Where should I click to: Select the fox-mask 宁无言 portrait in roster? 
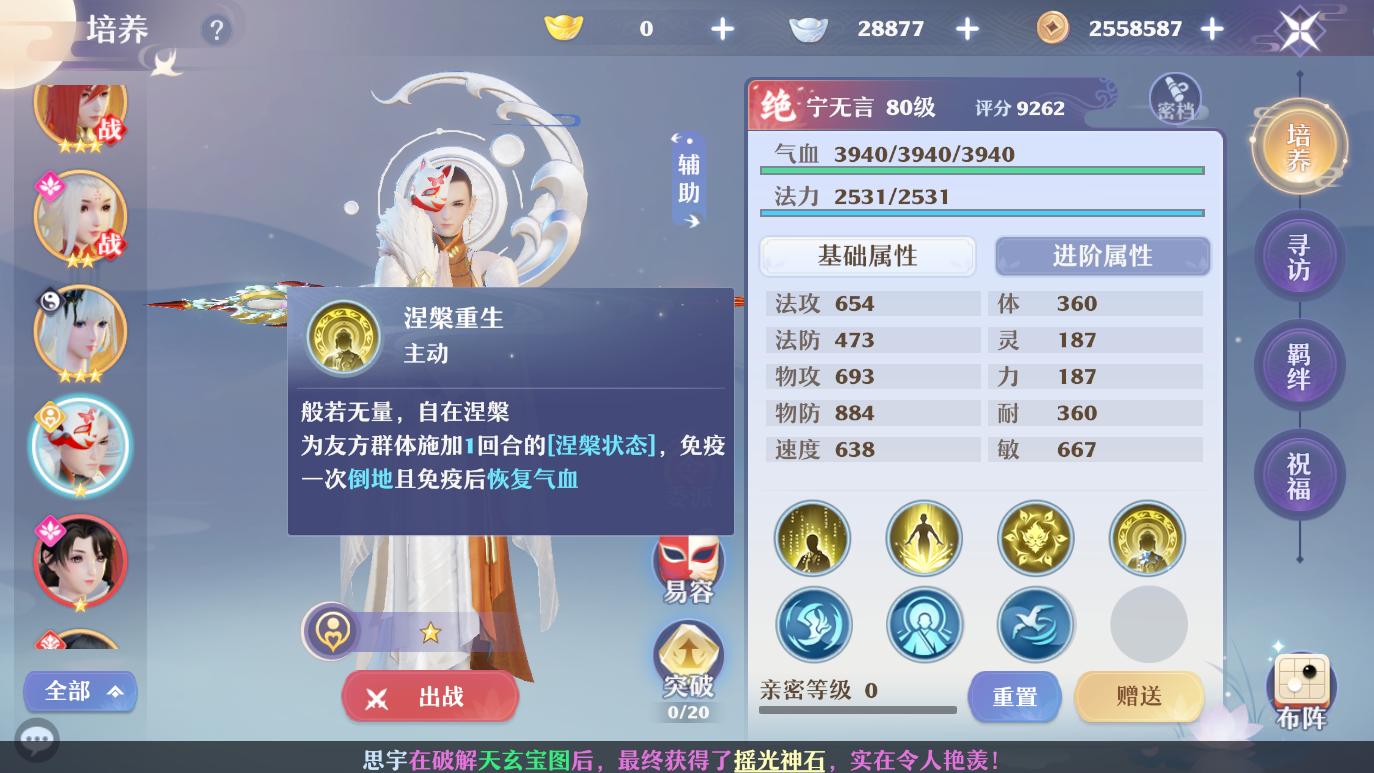(80, 445)
